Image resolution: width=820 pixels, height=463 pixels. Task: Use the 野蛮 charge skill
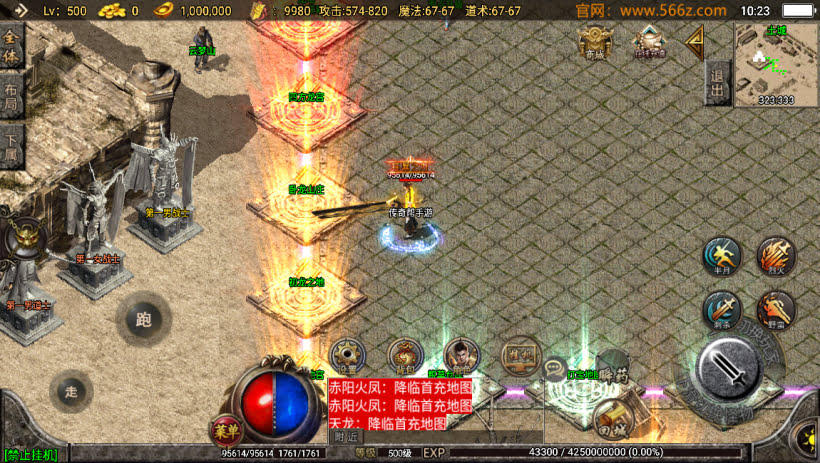(776, 308)
